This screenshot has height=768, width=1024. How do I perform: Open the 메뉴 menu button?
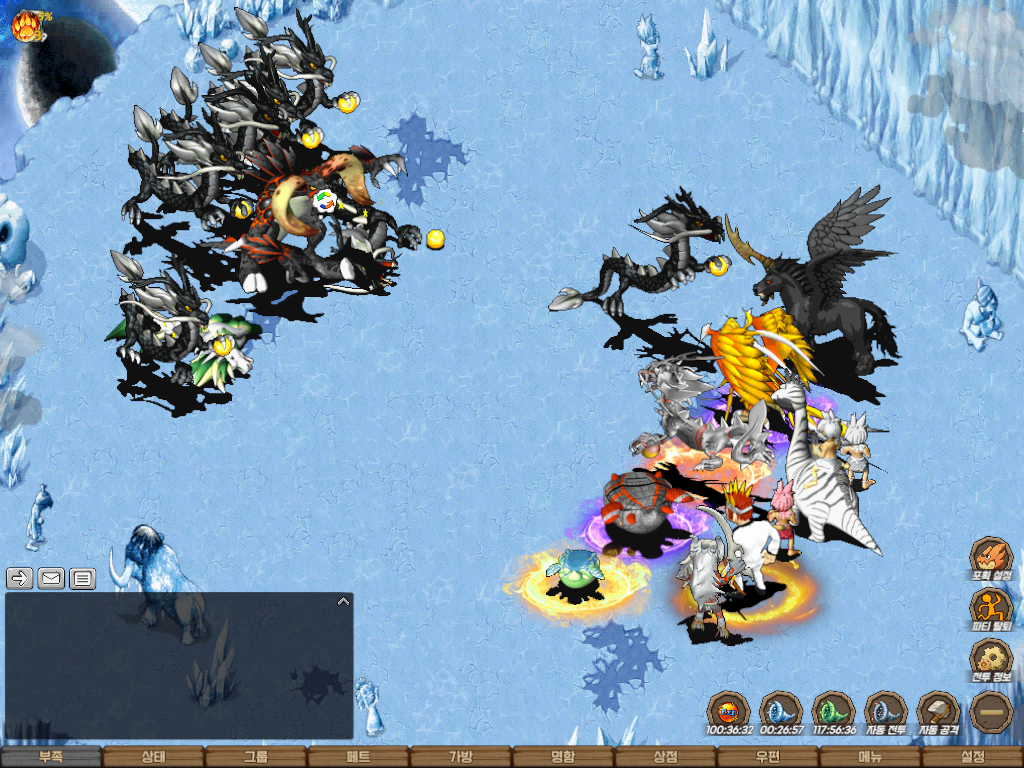(x=870, y=757)
